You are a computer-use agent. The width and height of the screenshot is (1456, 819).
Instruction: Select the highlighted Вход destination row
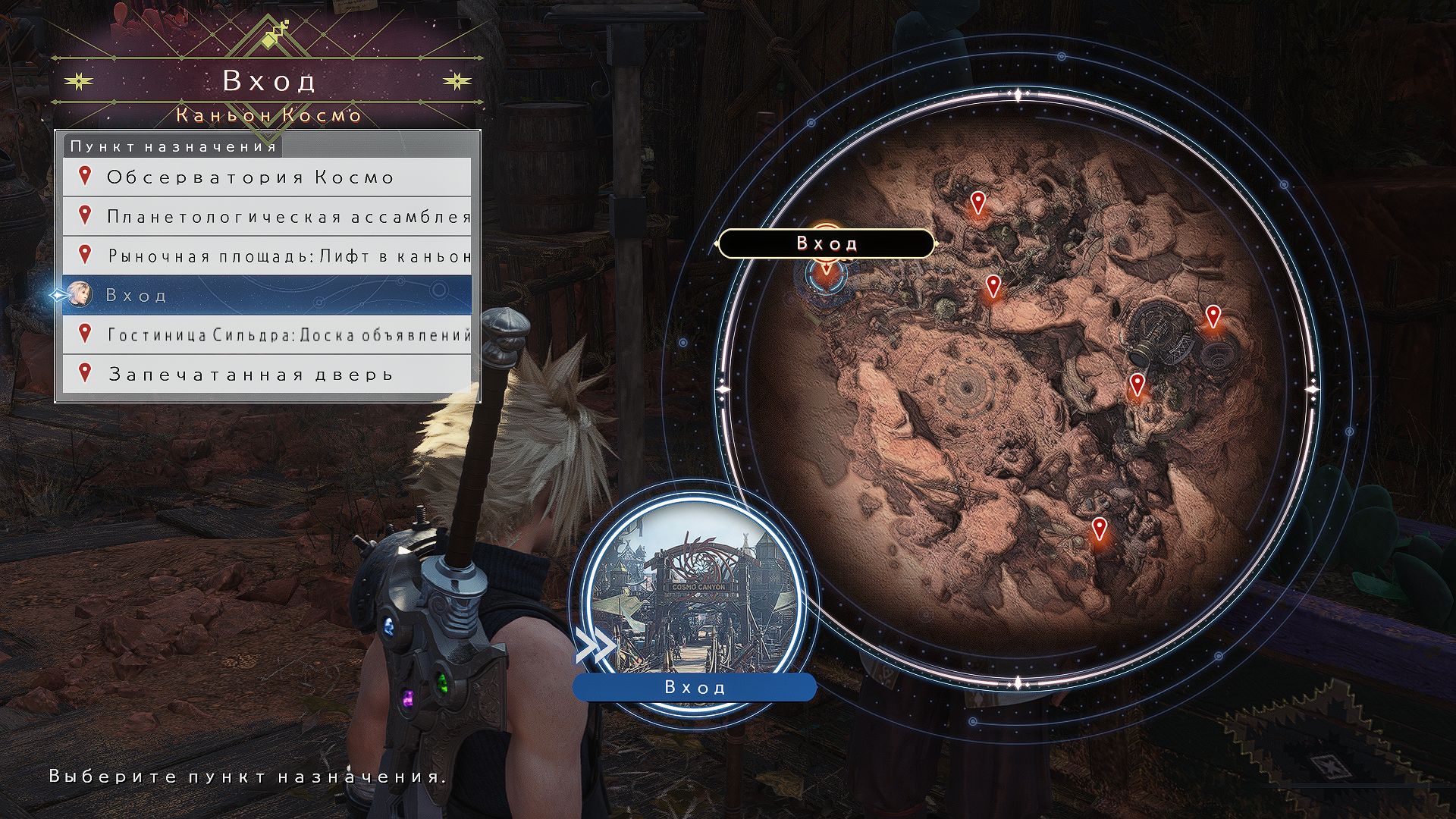(x=266, y=295)
